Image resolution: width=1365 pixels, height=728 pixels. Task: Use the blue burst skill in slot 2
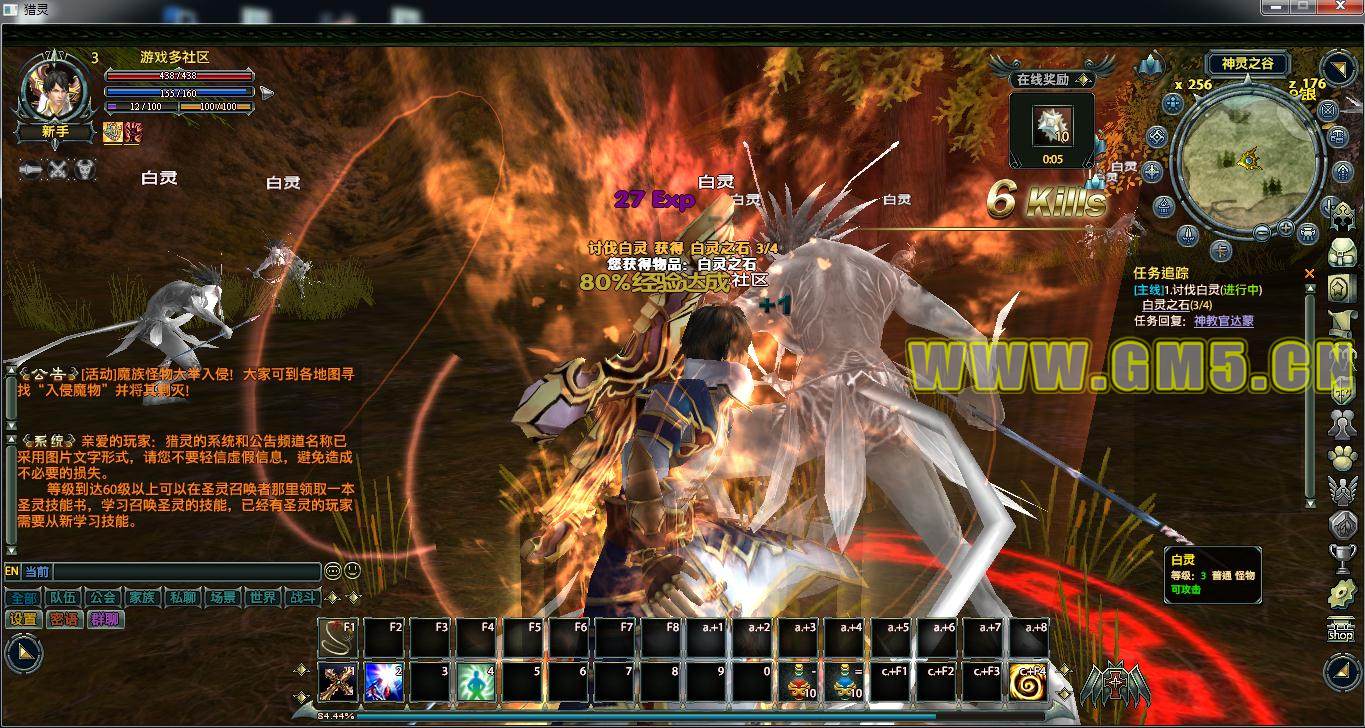click(384, 682)
